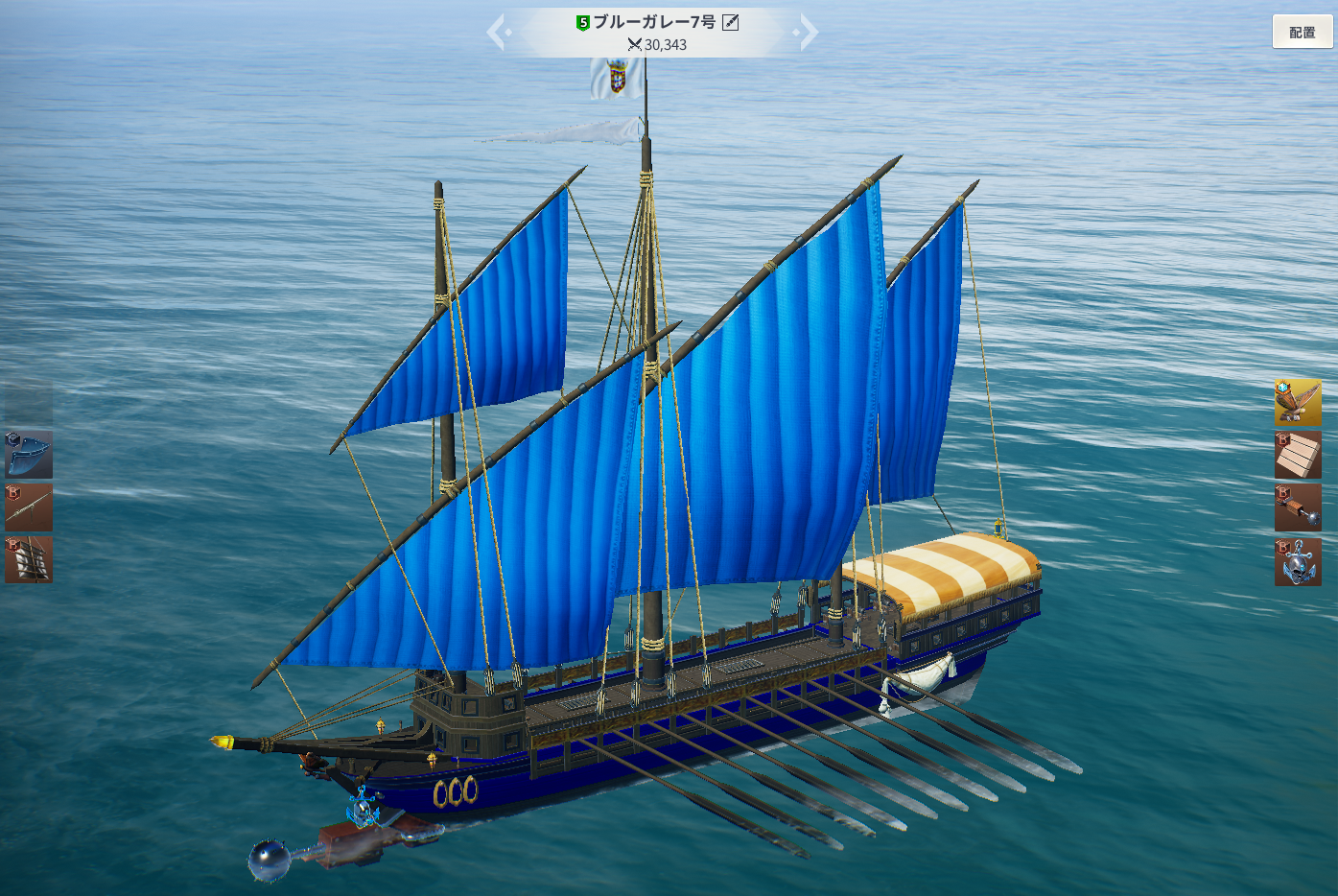Select the blue hull armor plate slot
Viewport: 1338px width, 896px height.
point(29,455)
